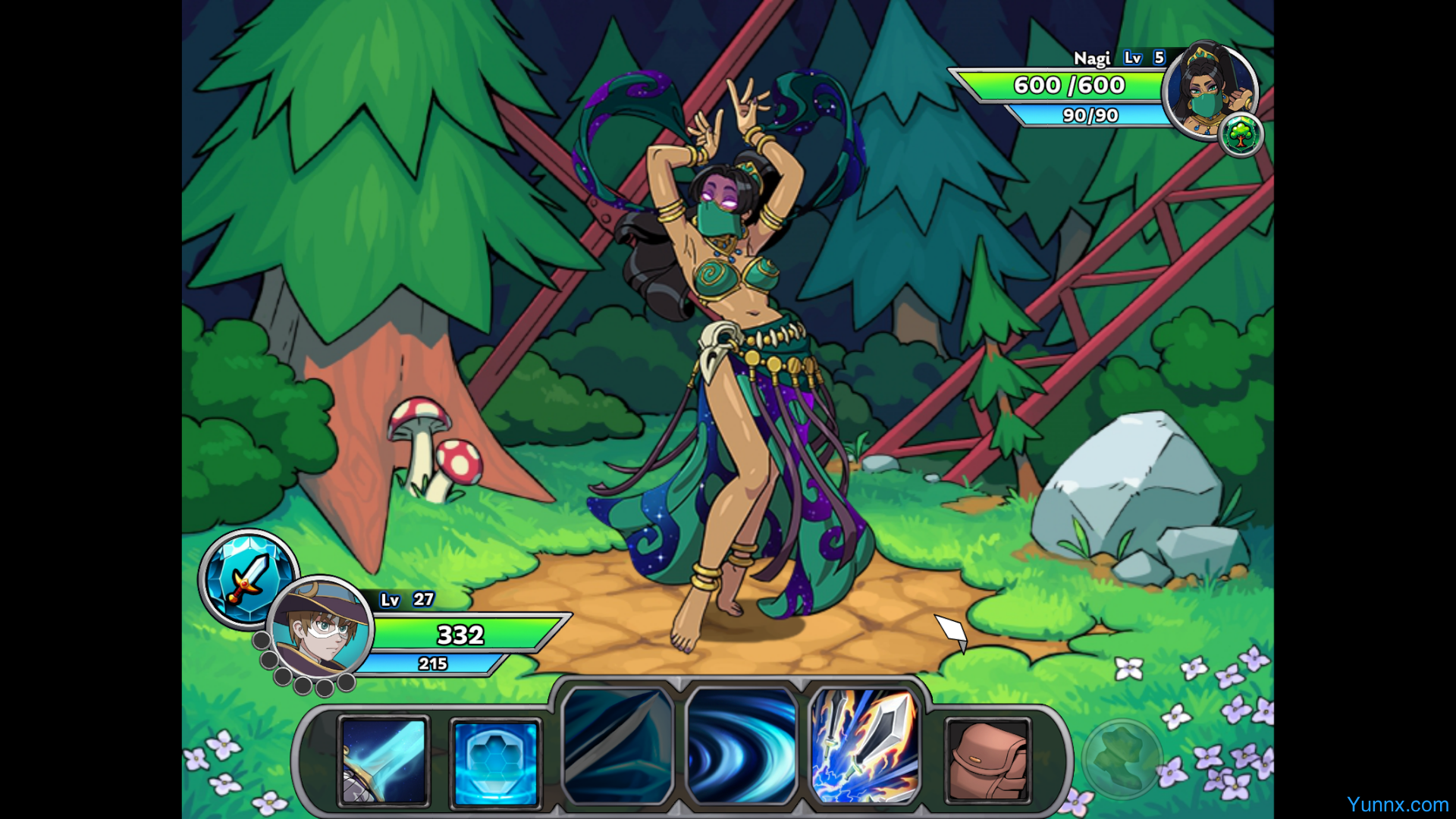
Task: Open the brown backpack inventory
Action: coord(987,761)
